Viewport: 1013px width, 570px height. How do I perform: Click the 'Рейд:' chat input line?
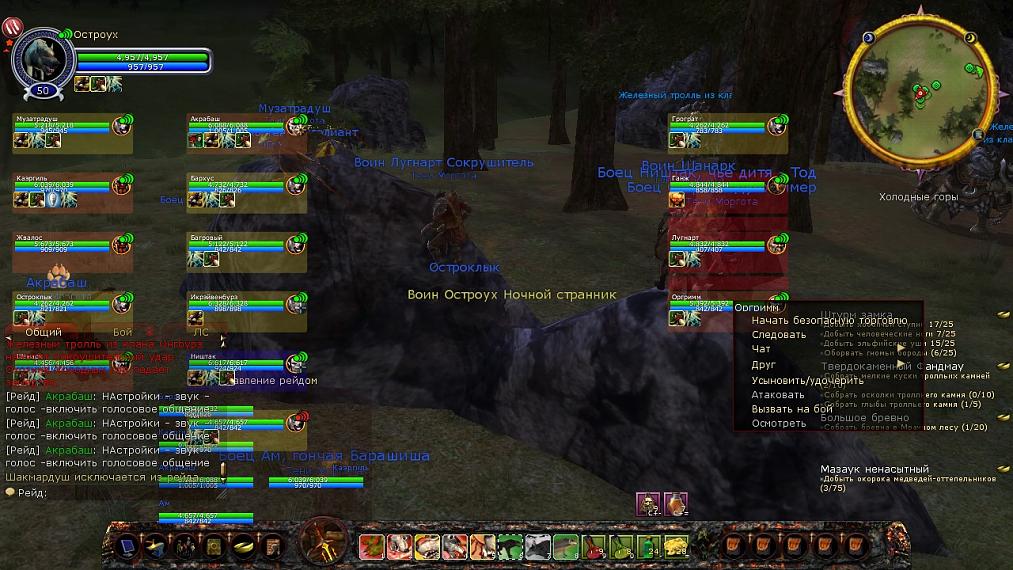[x=100, y=492]
